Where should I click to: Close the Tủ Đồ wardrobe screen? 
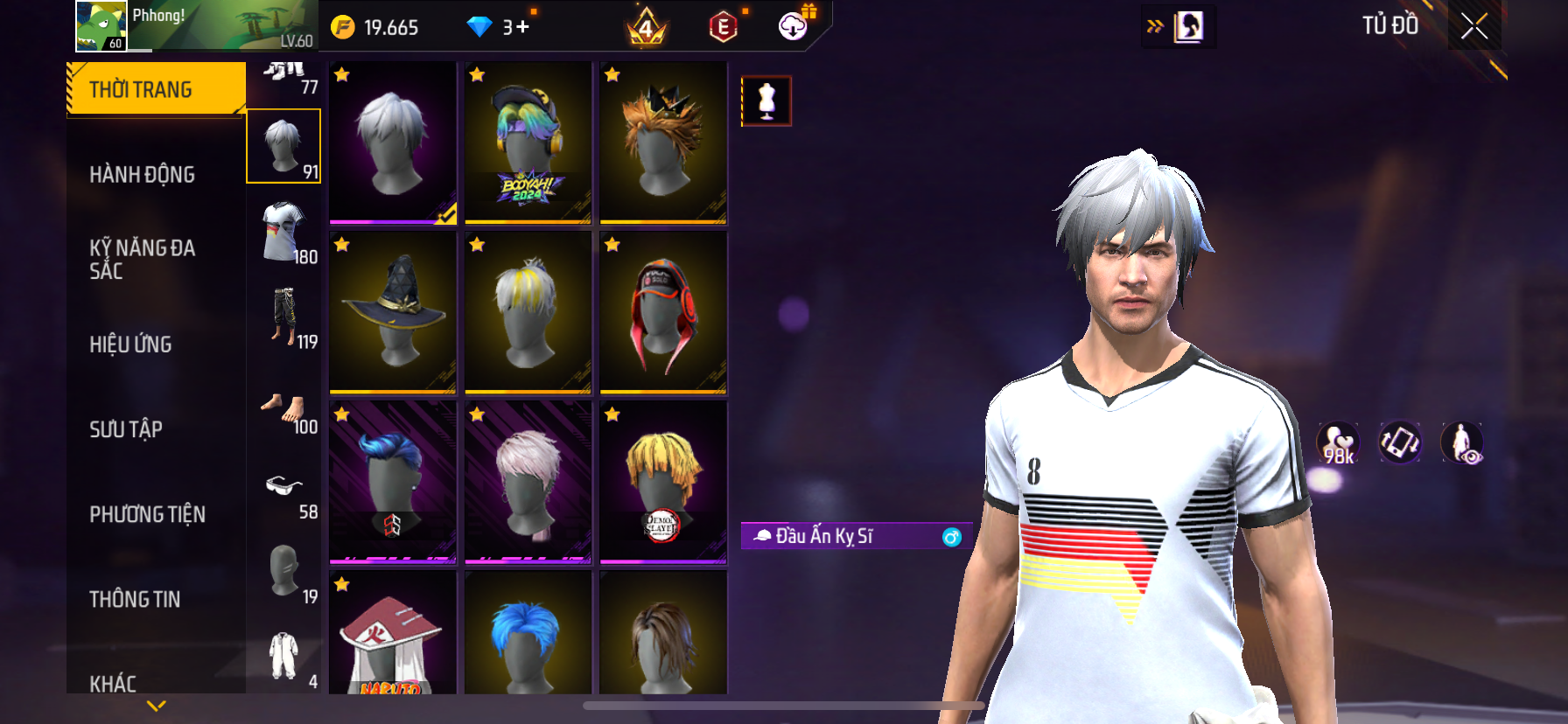tap(1474, 27)
